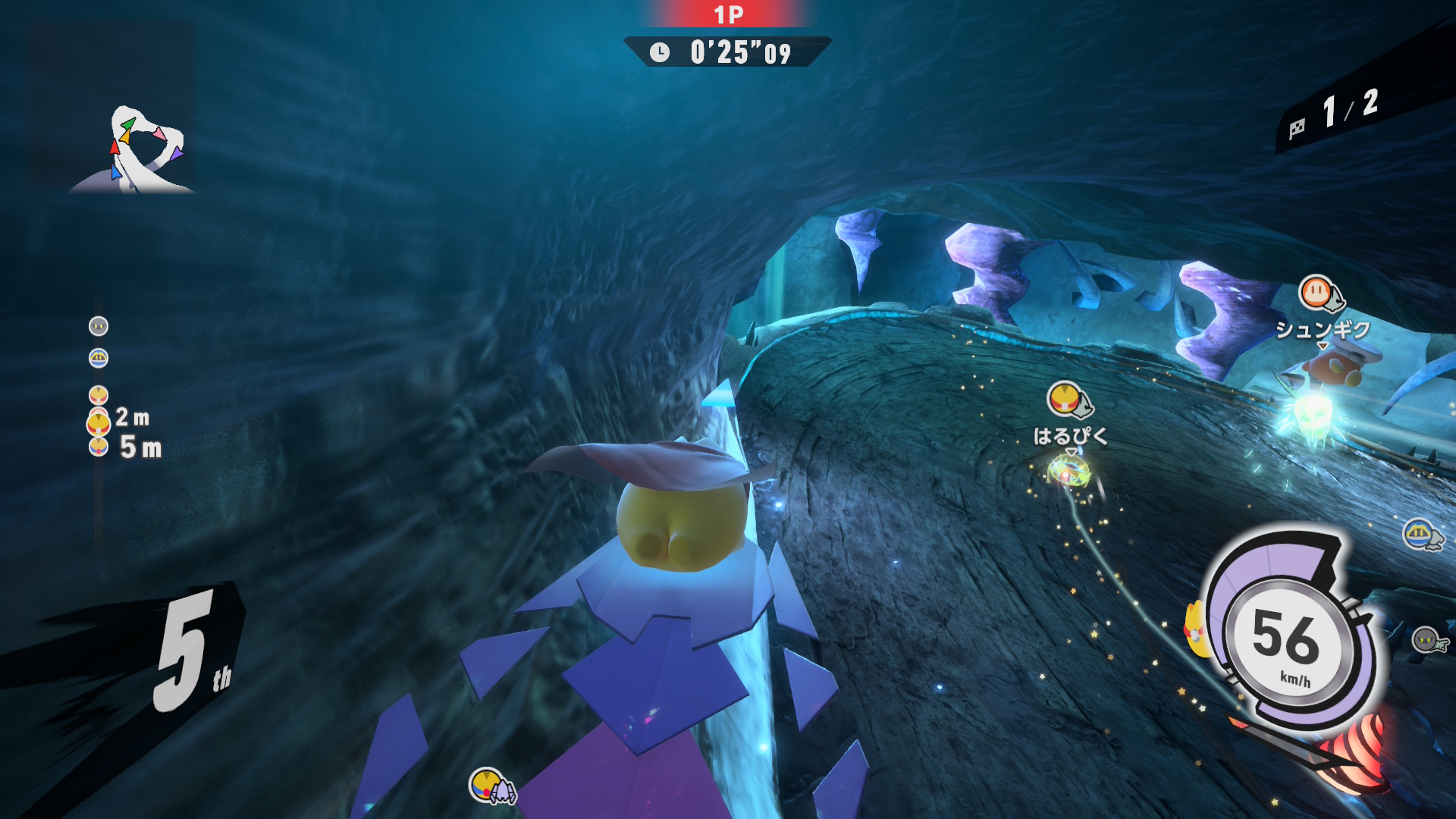Select the gray rider icon topping the rank tracker
Screen dimensions: 1456x819
(x=99, y=326)
